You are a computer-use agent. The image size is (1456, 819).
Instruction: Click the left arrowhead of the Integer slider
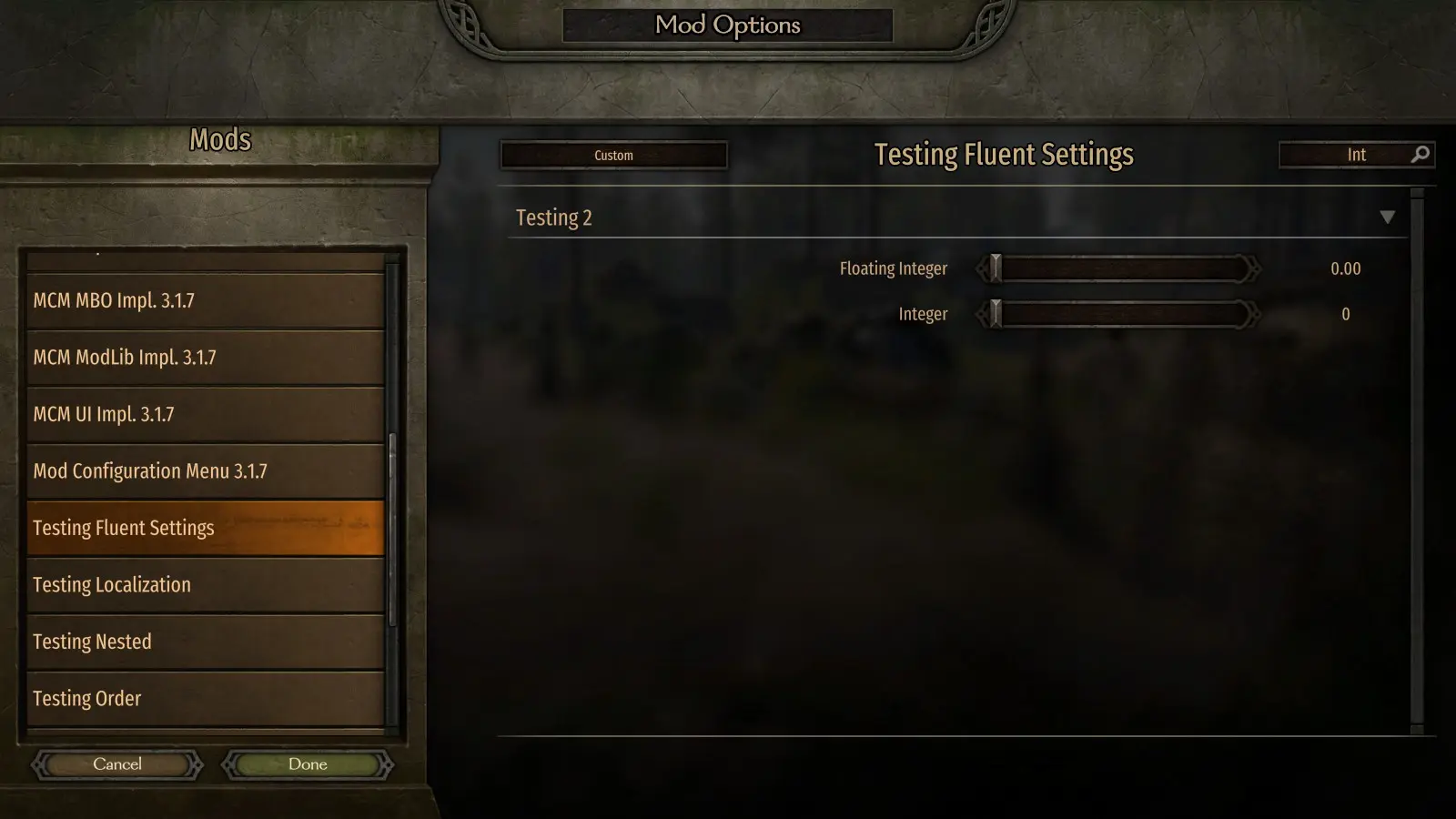[x=983, y=313]
